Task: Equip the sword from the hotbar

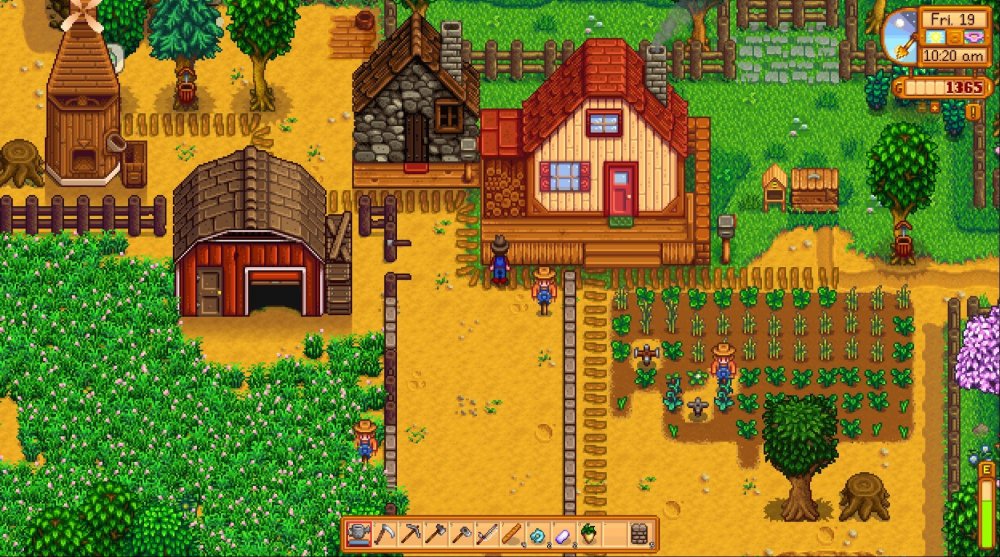Action: coord(487,533)
